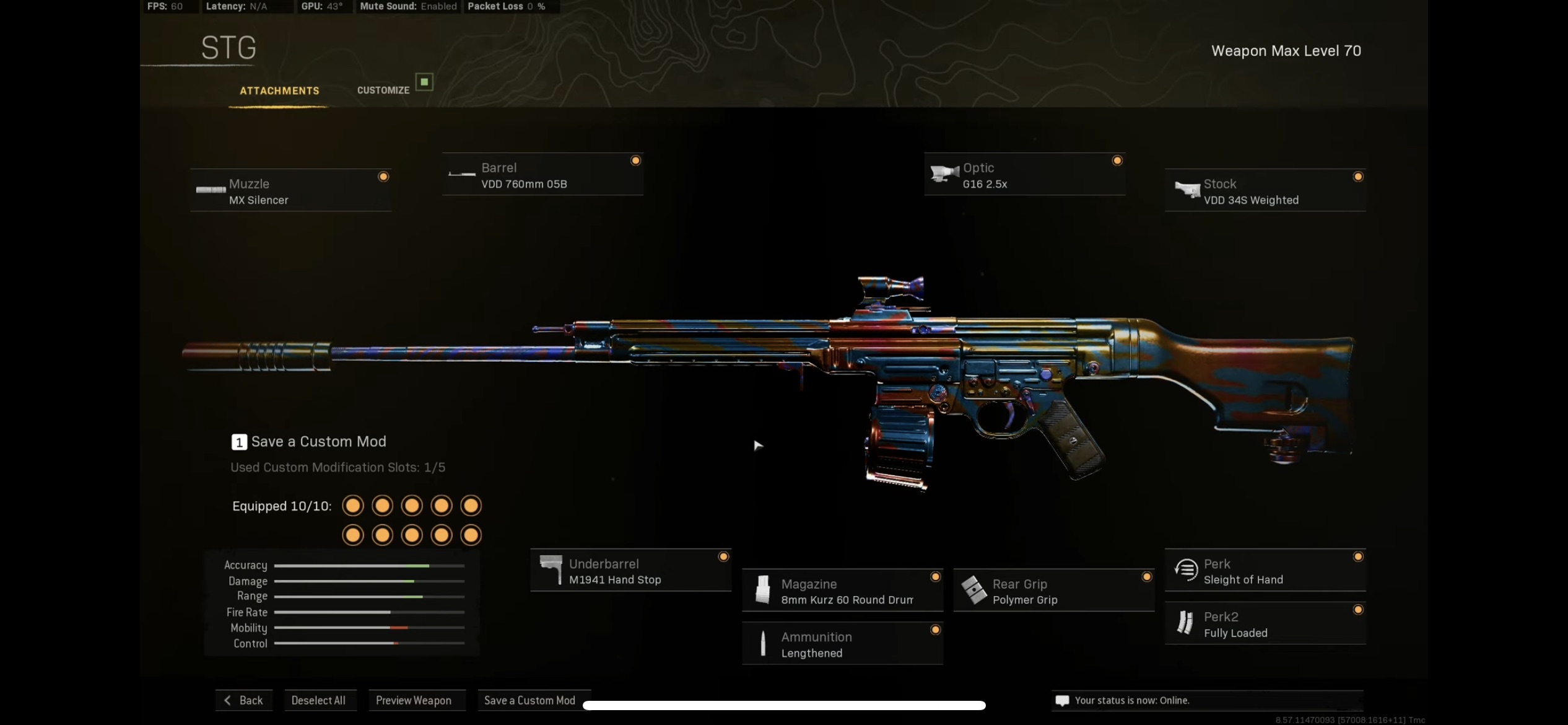This screenshot has height=725, width=1568.
Task: Switch to the Attachments tab
Action: coord(279,90)
